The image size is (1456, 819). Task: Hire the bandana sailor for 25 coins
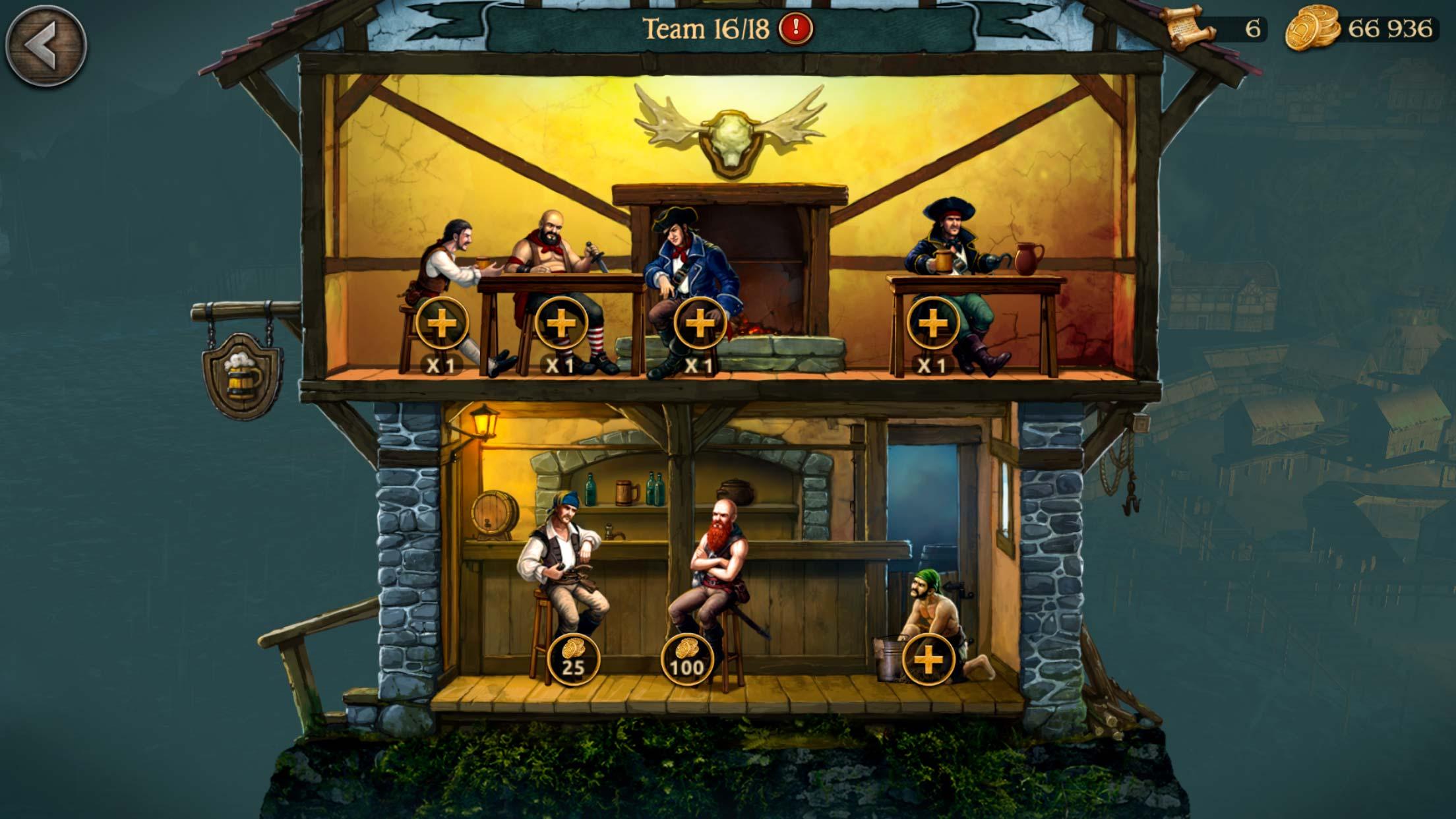(573, 659)
